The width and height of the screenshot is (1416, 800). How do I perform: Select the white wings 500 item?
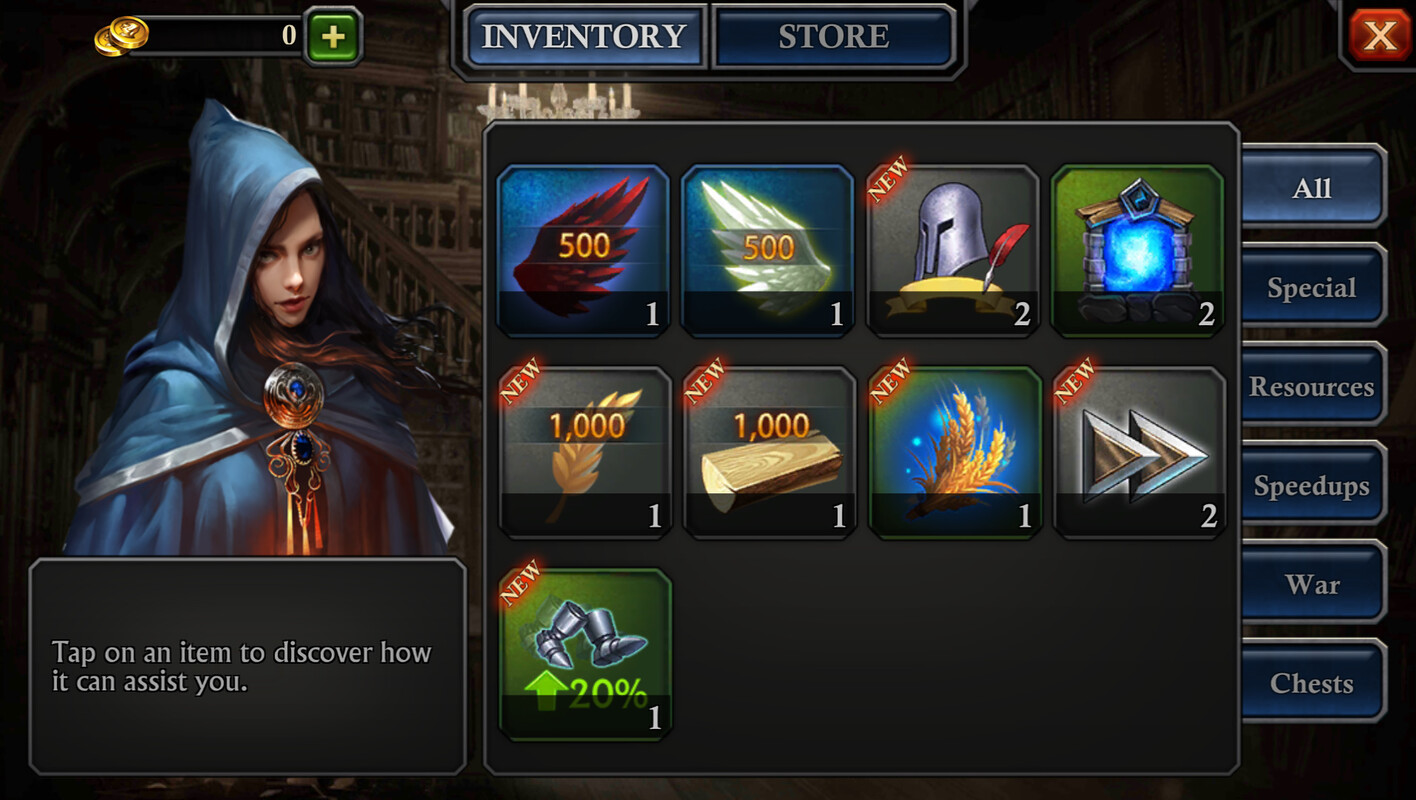pyautogui.click(x=768, y=250)
